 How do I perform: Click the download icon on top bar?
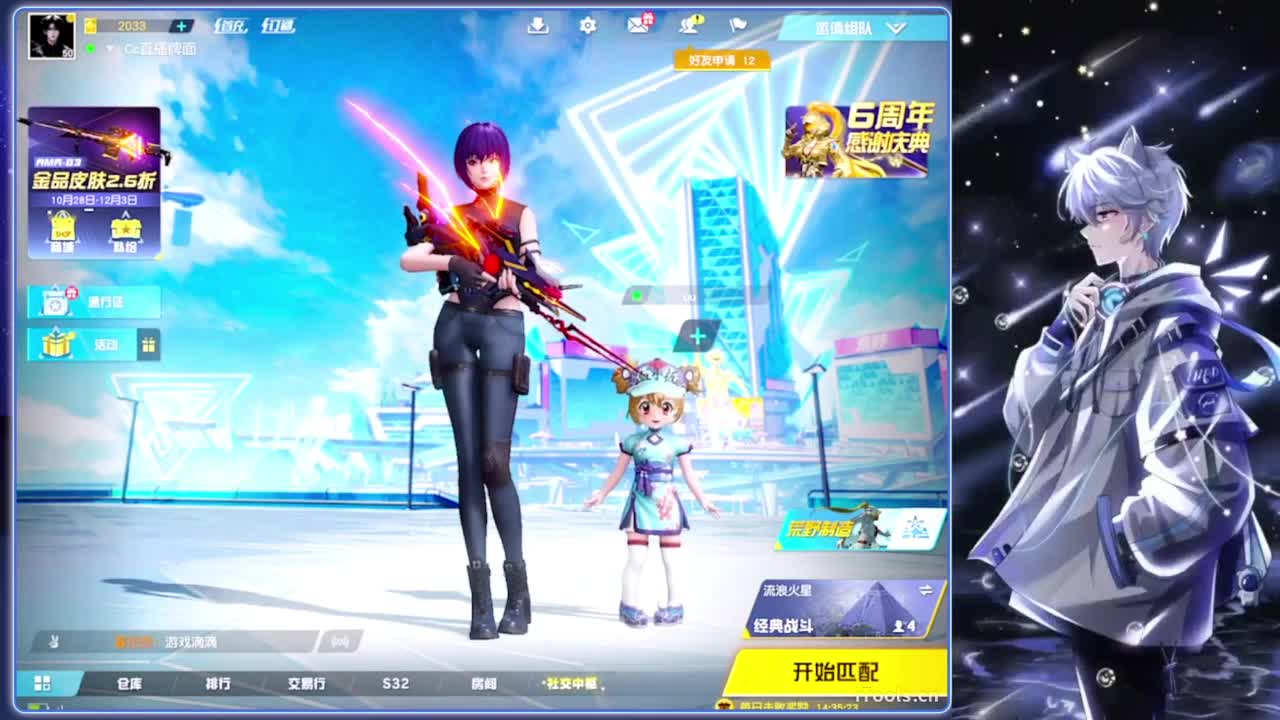(538, 26)
